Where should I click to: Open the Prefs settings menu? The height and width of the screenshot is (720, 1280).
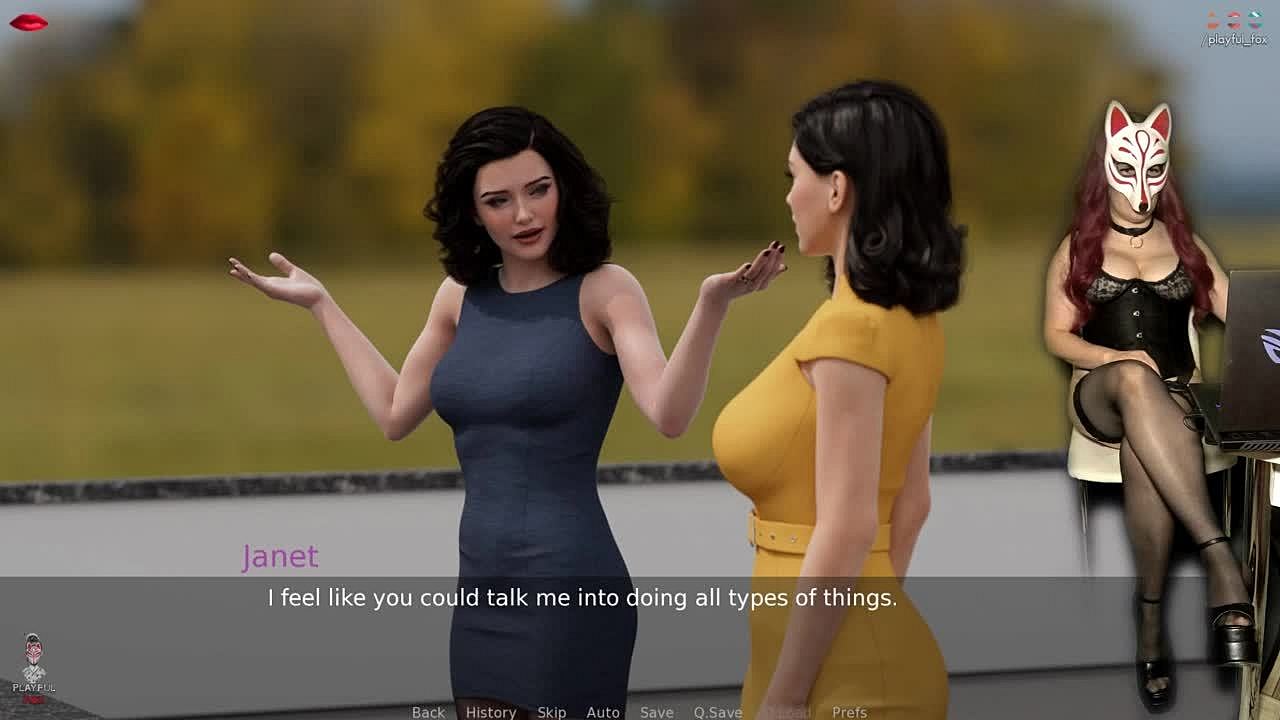pyautogui.click(x=850, y=712)
